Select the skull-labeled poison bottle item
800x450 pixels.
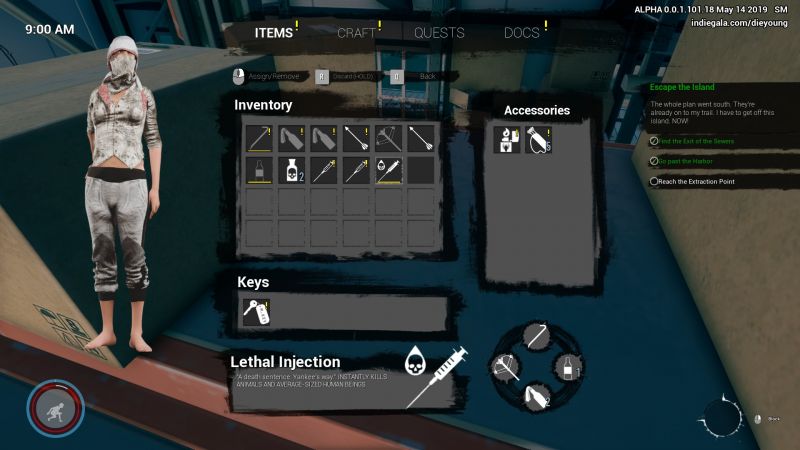(x=293, y=171)
